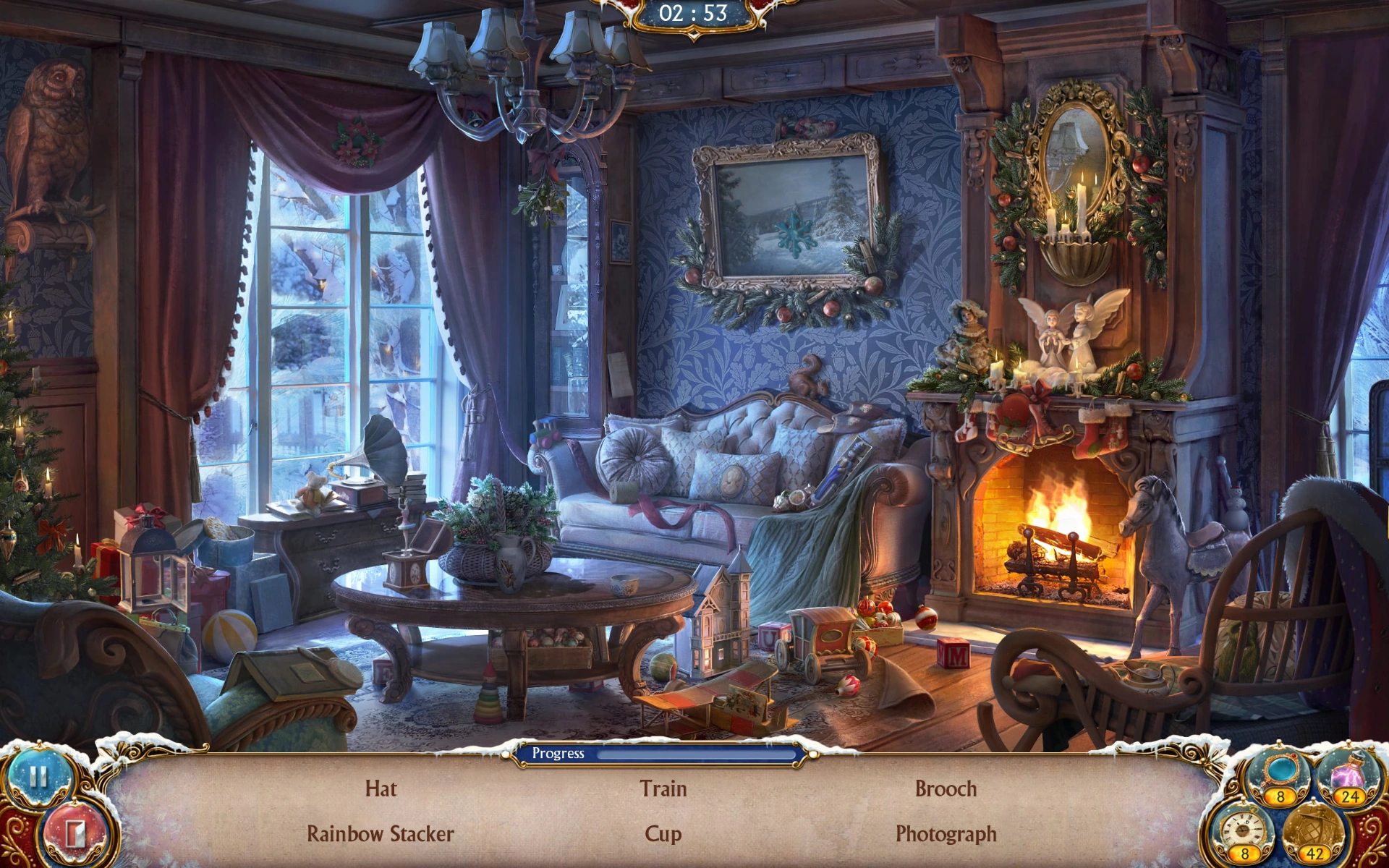Viewport: 1389px width, 868px height.
Task: Select 'Train' in the word list
Action: [663, 789]
